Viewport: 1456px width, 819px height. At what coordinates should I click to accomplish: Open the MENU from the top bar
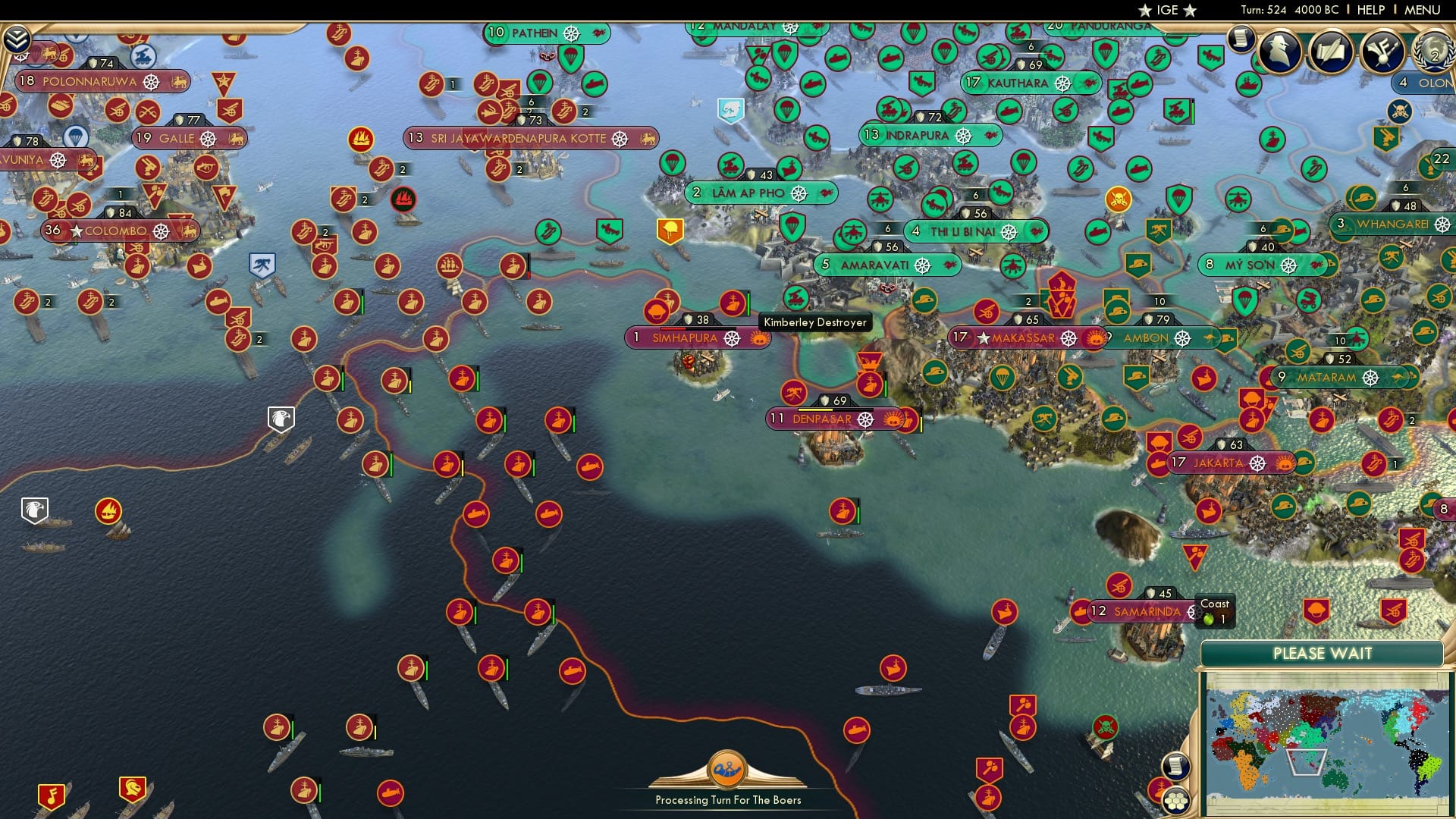pyautogui.click(x=1420, y=10)
